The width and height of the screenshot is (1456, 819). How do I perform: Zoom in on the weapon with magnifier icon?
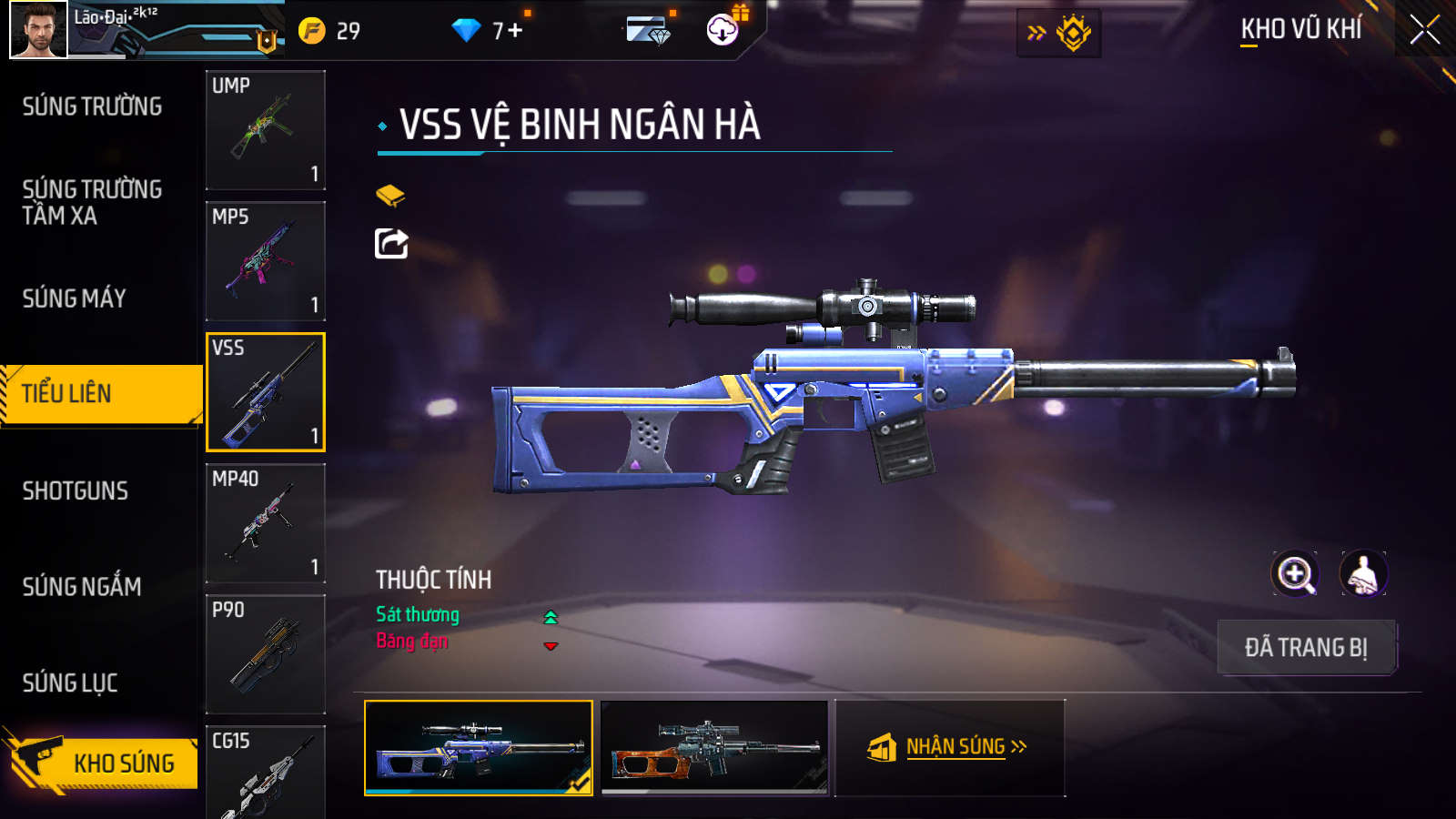(1295, 574)
